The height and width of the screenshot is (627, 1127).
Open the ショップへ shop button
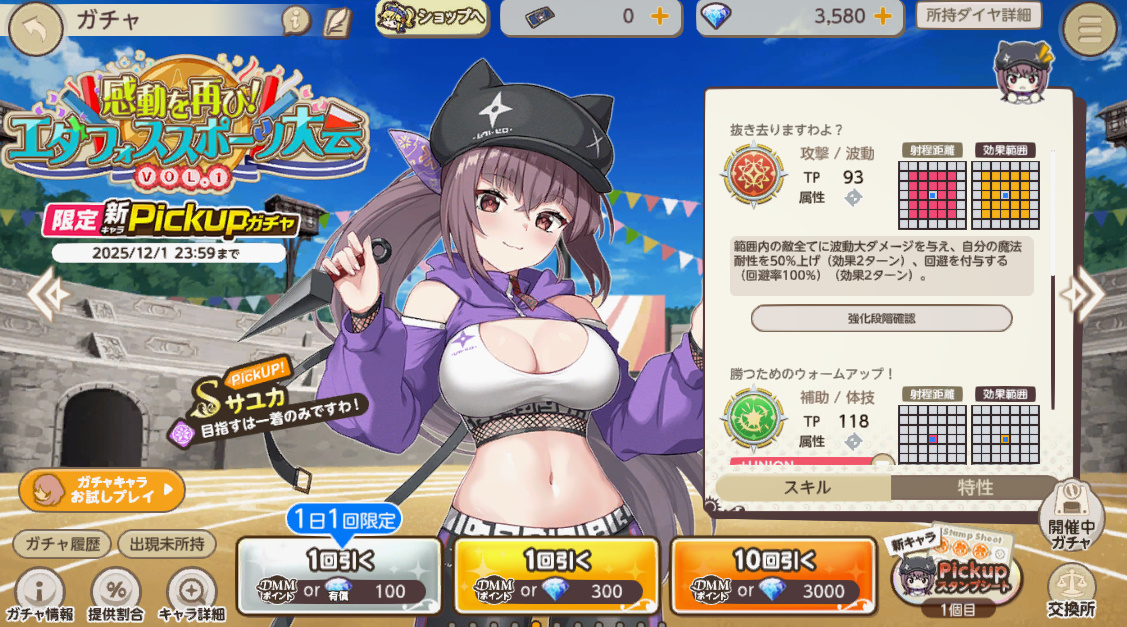(431, 17)
